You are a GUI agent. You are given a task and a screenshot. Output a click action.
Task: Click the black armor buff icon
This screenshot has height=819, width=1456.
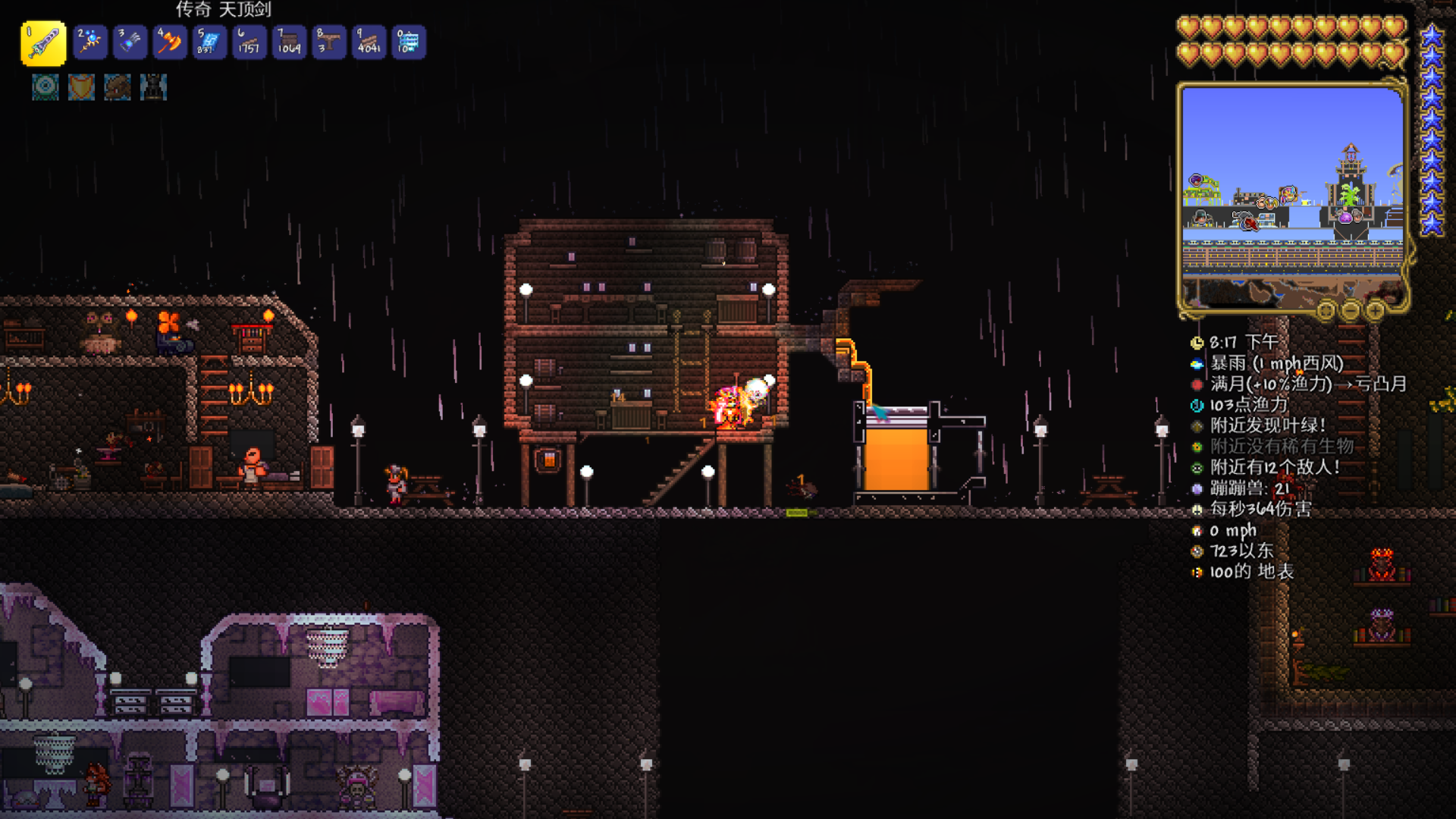(x=153, y=87)
